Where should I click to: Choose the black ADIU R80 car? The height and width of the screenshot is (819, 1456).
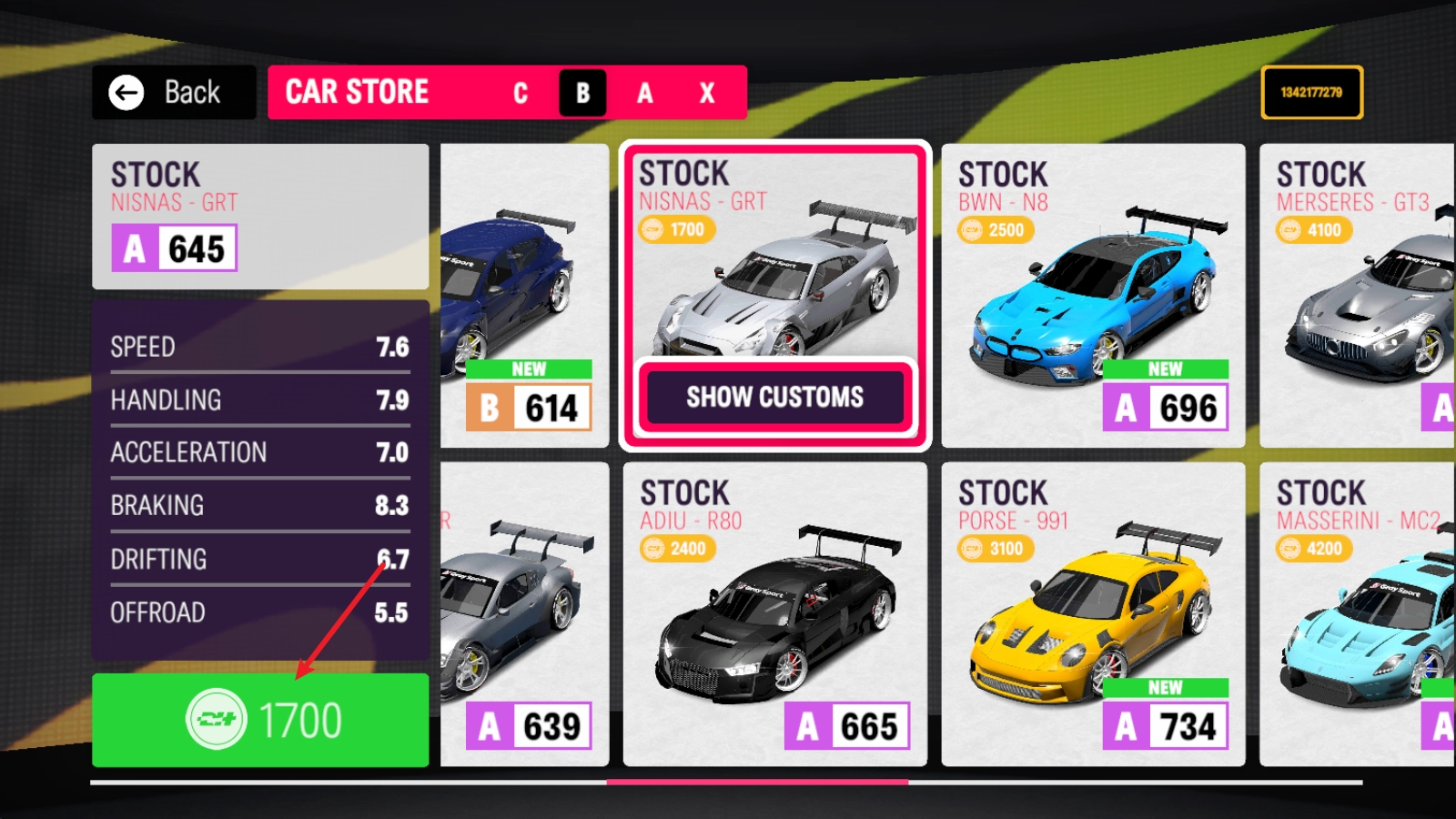click(x=774, y=614)
